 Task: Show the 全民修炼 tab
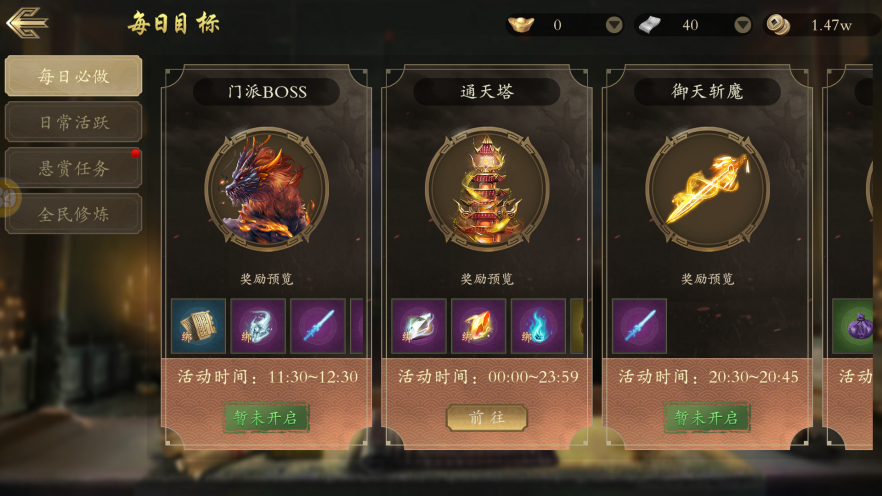(x=73, y=214)
